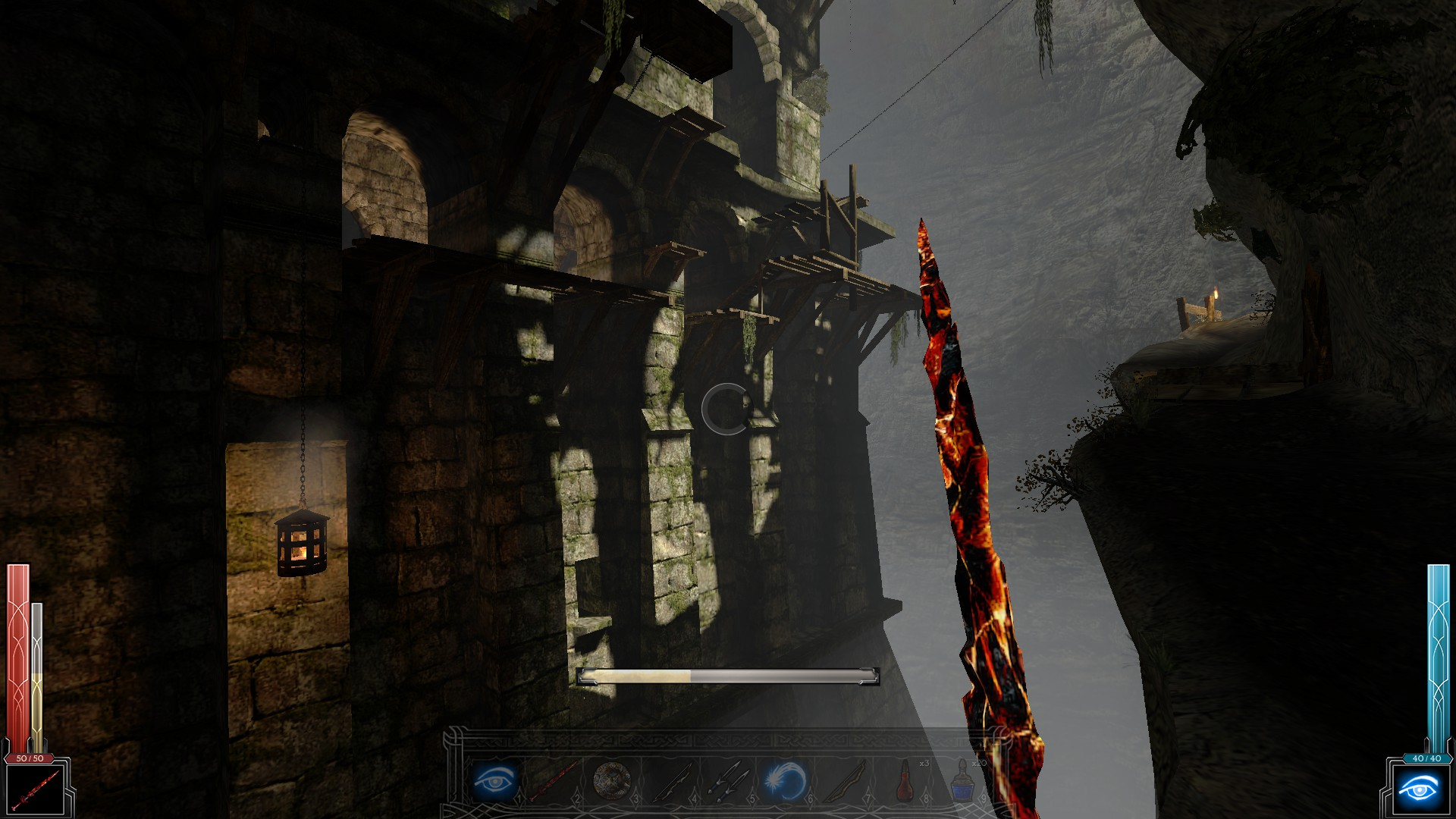Choose the dark bow in hotbar slot 4
The image size is (1456, 819).
(x=670, y=780)
